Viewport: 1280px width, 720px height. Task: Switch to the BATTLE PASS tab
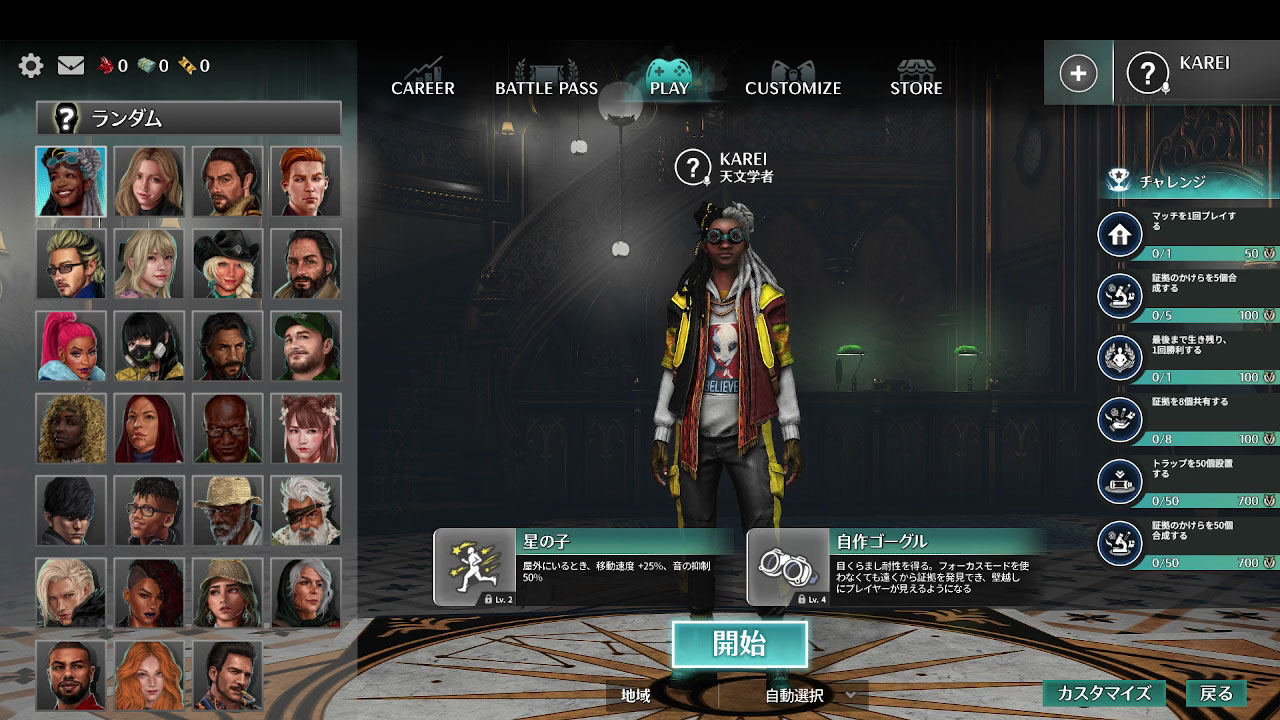coord(546,88)
